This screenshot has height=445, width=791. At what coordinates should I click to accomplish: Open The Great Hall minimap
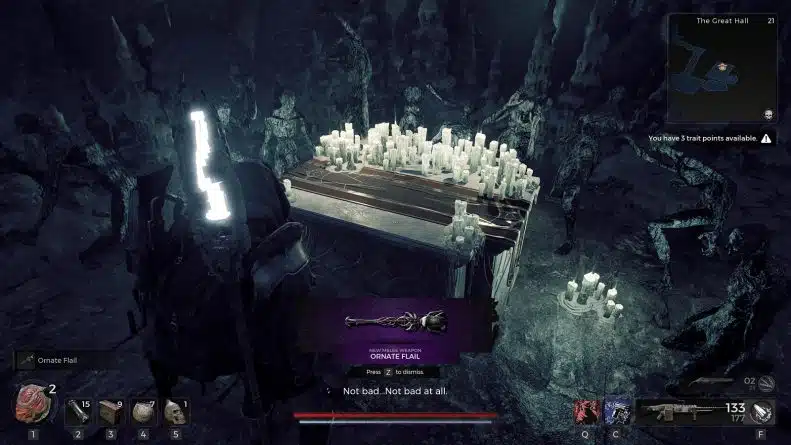tap(723, 70)
